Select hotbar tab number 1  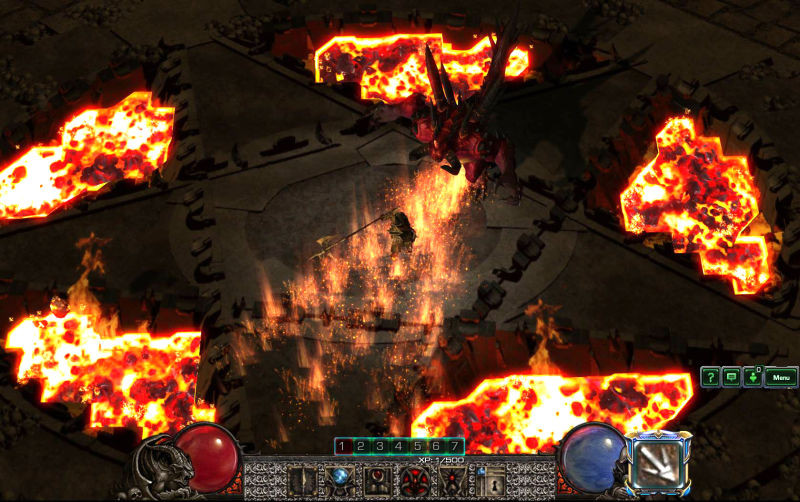click(341, 446)
